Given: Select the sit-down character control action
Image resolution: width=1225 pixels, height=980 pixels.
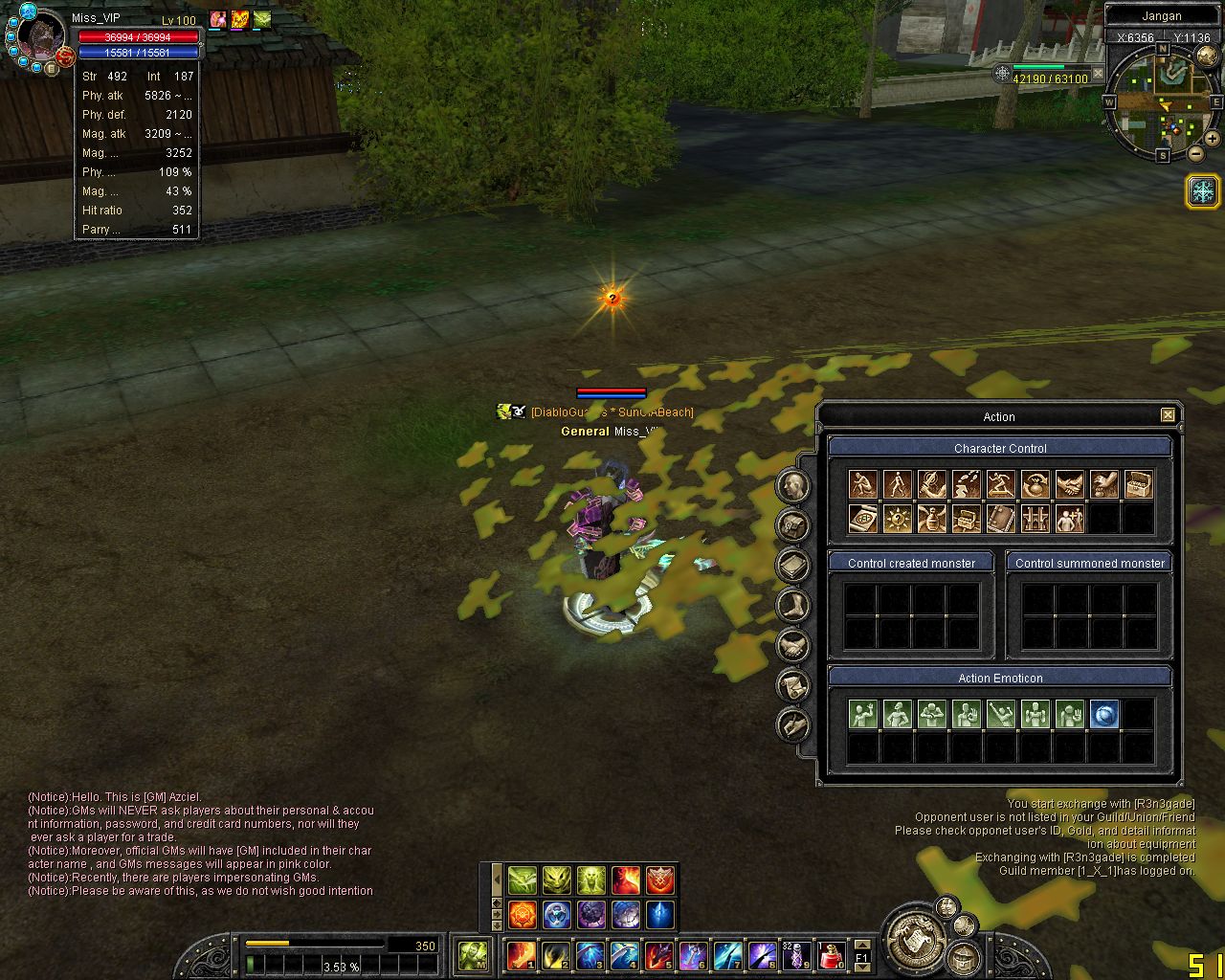Looking at the screenshot, I should (x=863, y=485).
